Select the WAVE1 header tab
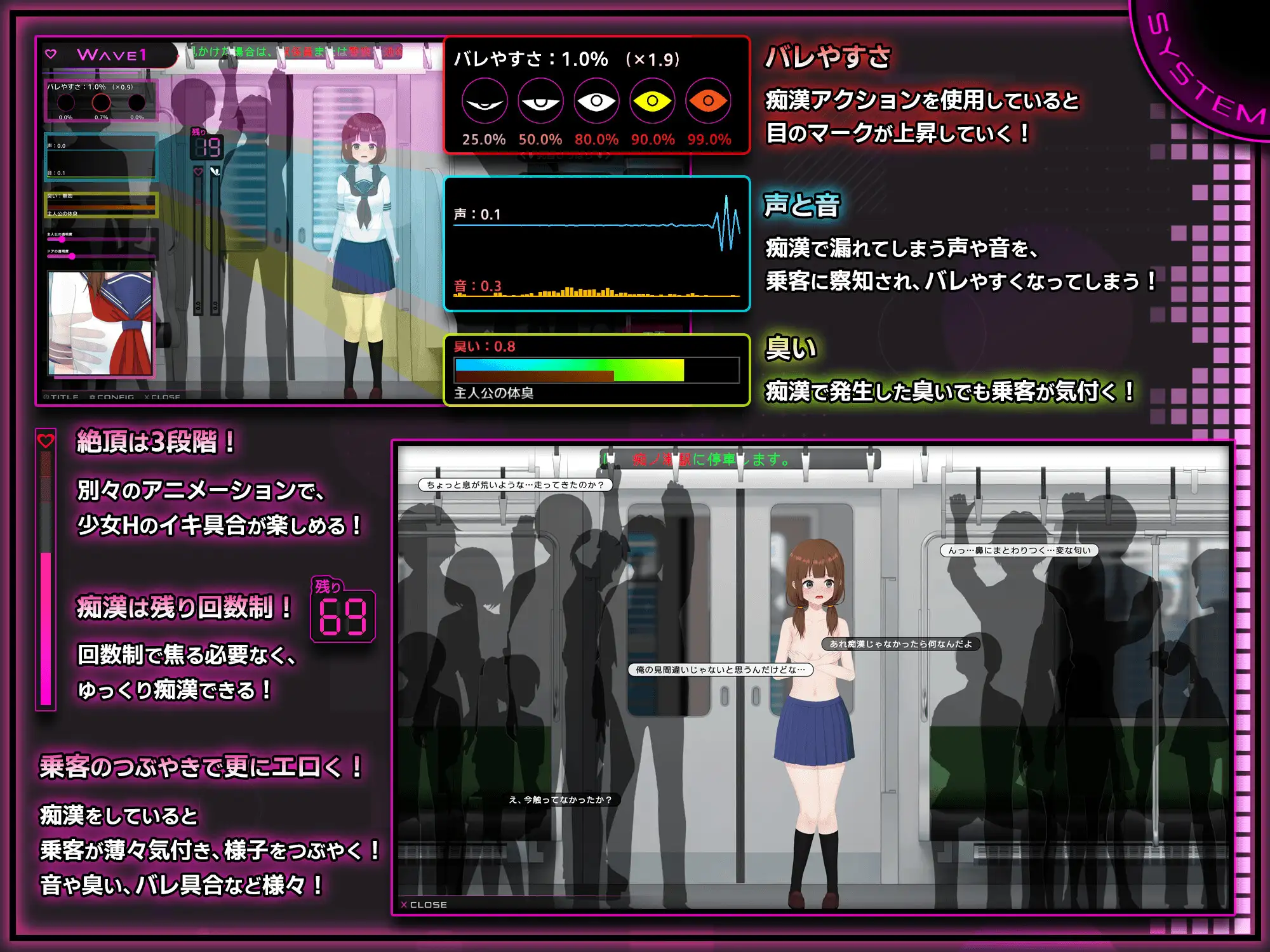The image size is (1270, 952). coord(112,55)
